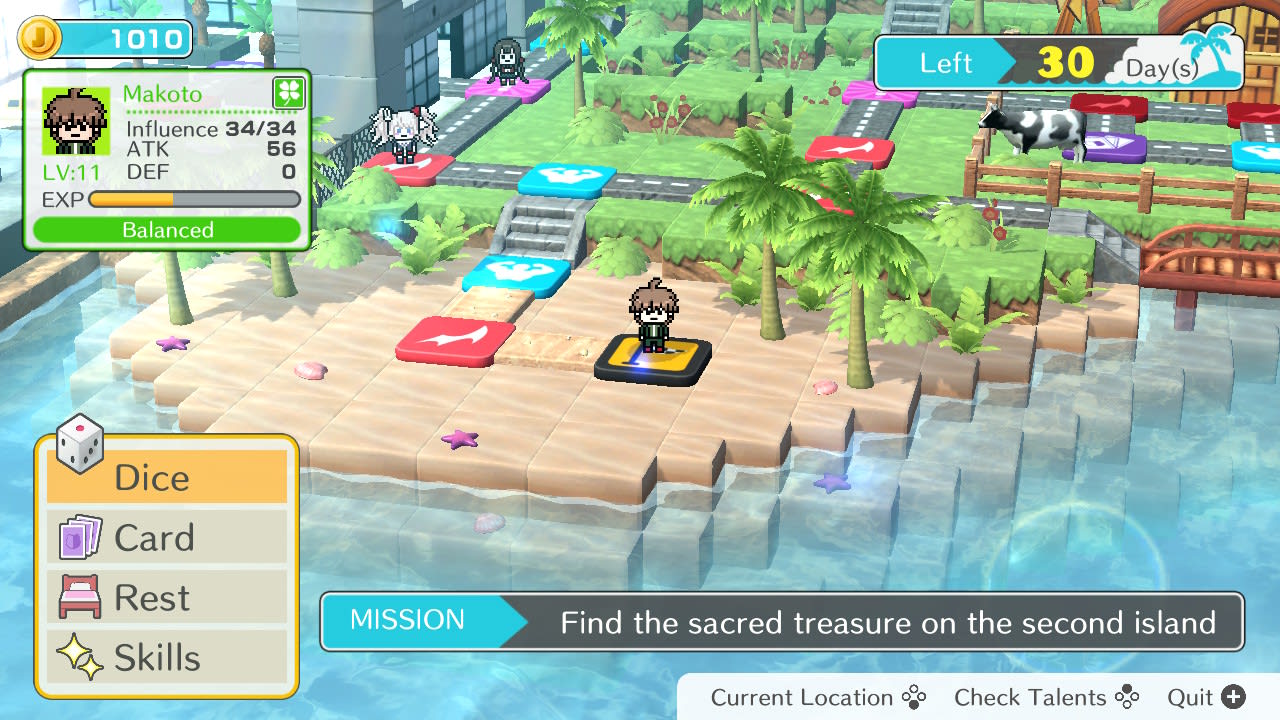
Task: Click the Check Talents branch icon
Action: coord(1127,696)
